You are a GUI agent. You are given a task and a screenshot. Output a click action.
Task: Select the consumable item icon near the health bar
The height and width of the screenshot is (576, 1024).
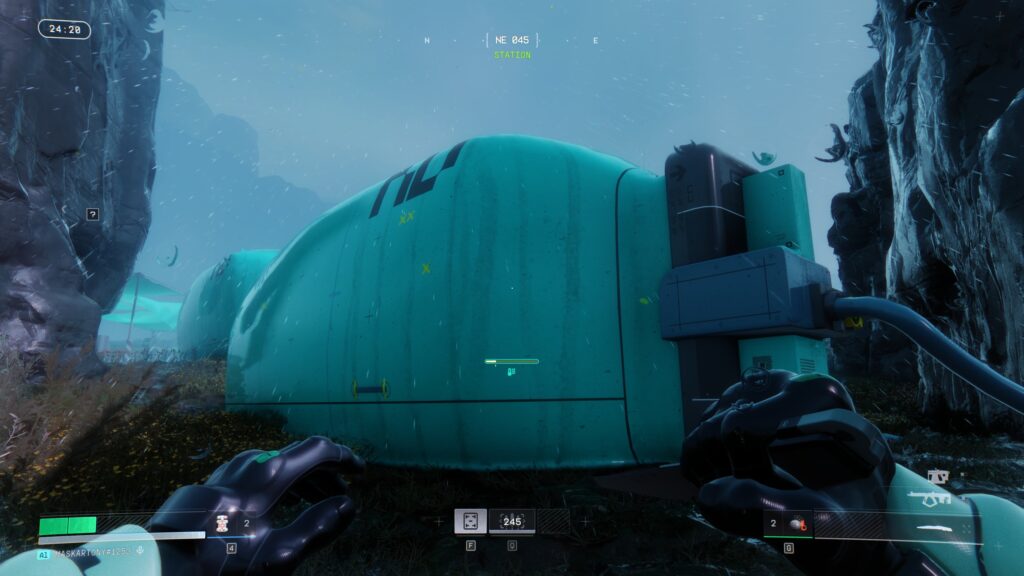(x=222, y=522)
